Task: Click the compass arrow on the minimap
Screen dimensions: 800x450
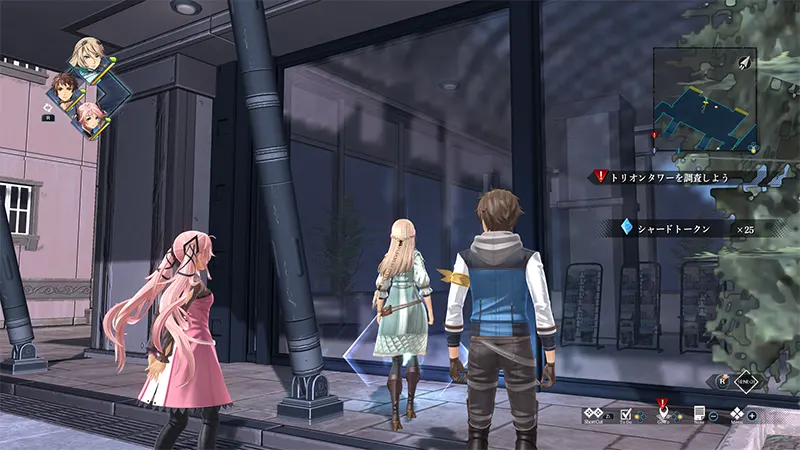Action: 745,62
